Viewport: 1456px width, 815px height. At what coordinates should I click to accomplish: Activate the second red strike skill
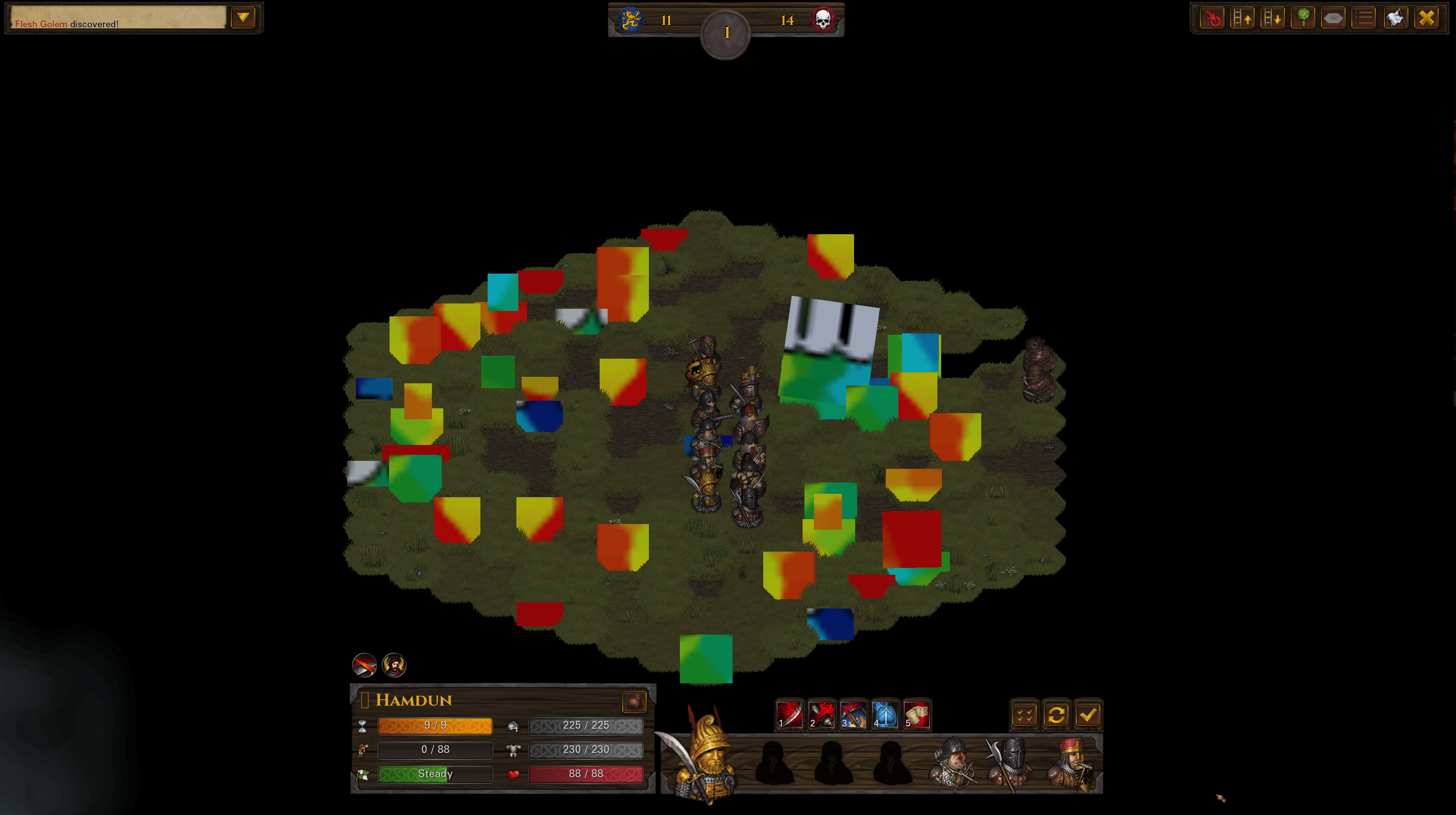(821, 714)
